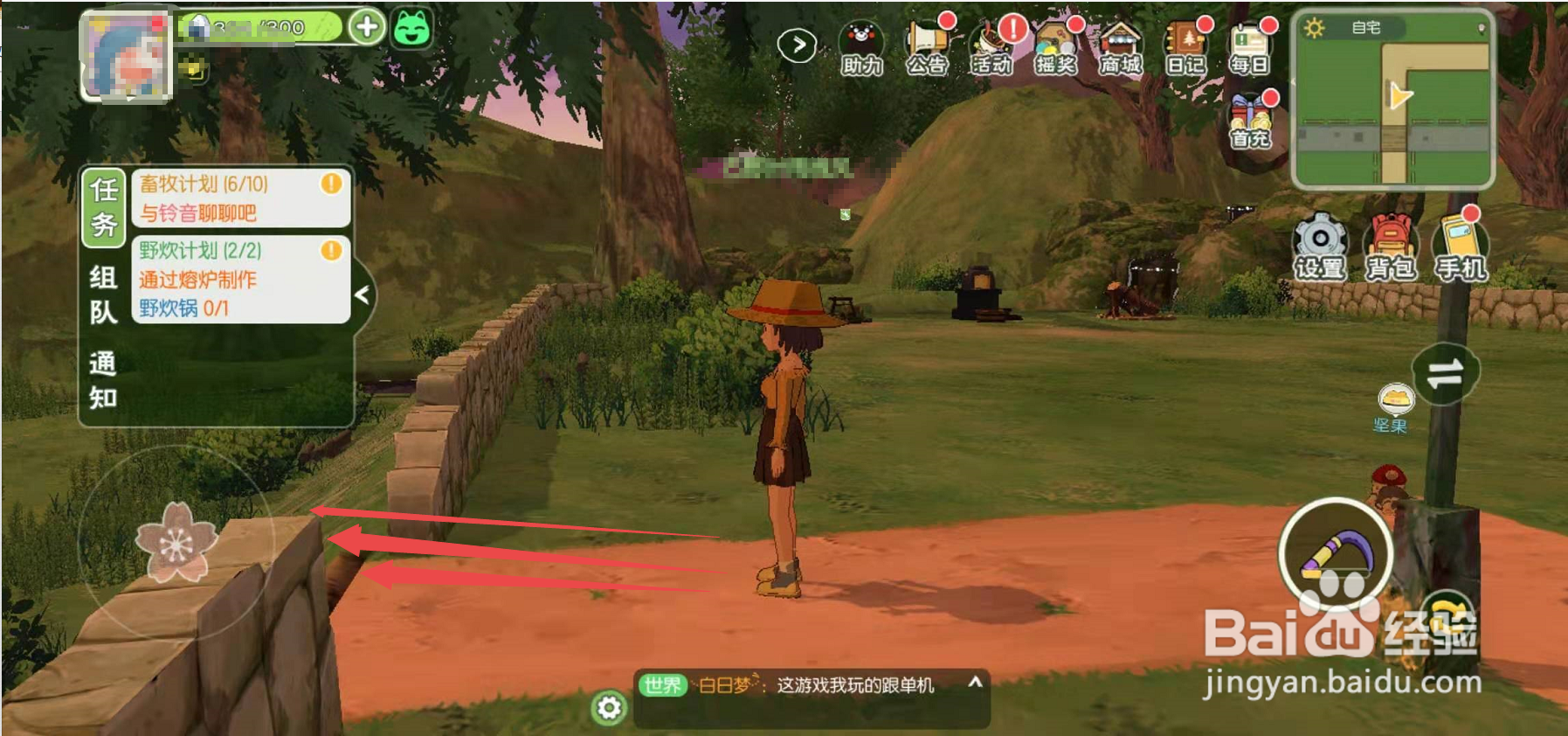
Task: Tap the swap arrows tool button
Action: pos(1445,374)
